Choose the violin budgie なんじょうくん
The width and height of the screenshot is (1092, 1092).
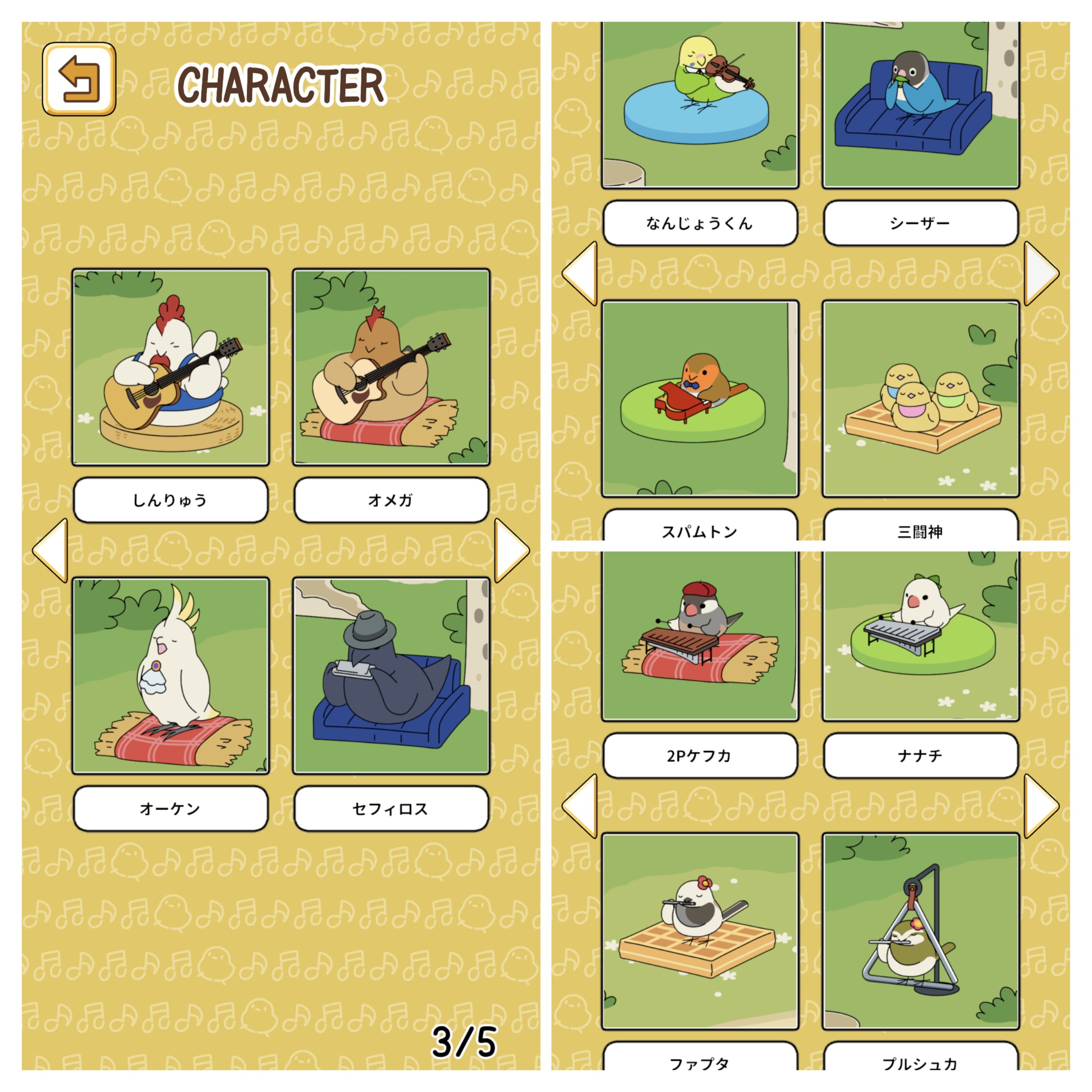[700, 105]
